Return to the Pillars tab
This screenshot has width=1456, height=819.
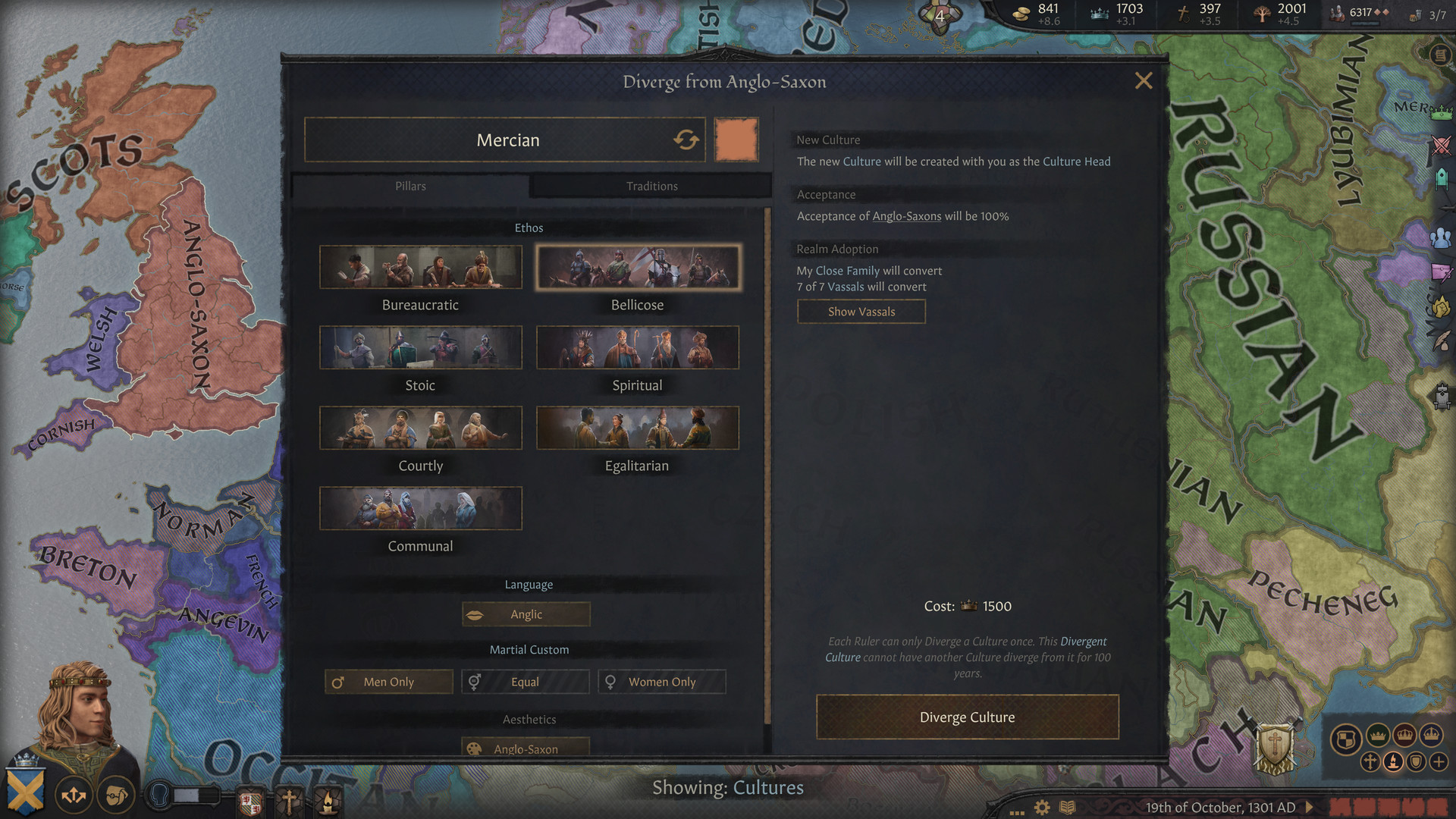pyautogui.click(x=409, y=186)
